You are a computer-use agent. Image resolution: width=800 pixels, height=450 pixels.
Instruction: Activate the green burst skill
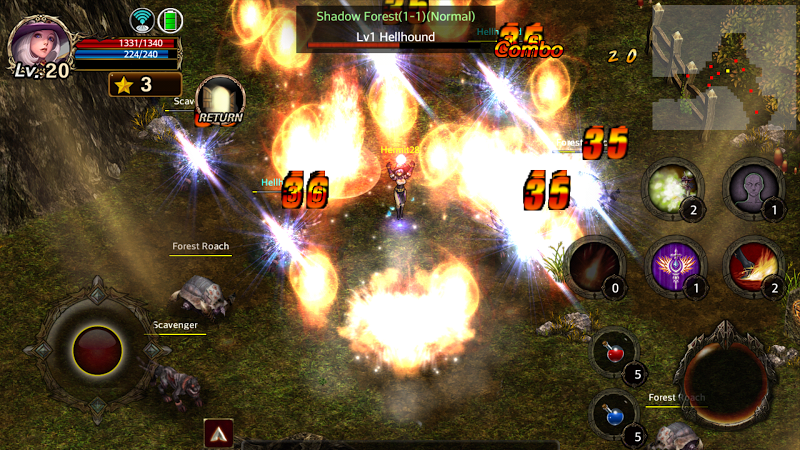pos(672,189)
